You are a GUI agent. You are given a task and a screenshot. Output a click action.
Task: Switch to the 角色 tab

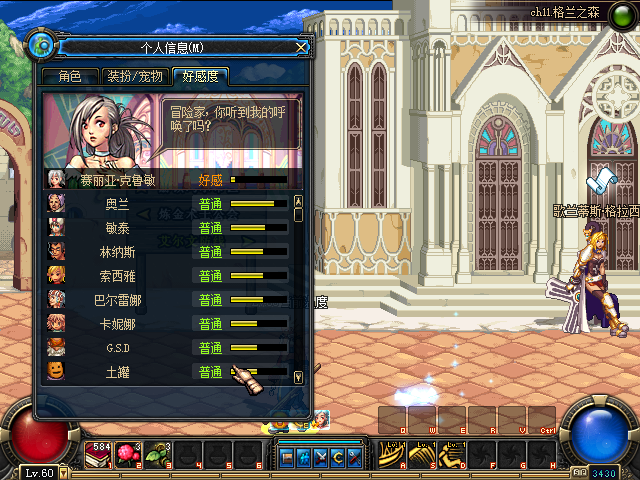[69, 76]
